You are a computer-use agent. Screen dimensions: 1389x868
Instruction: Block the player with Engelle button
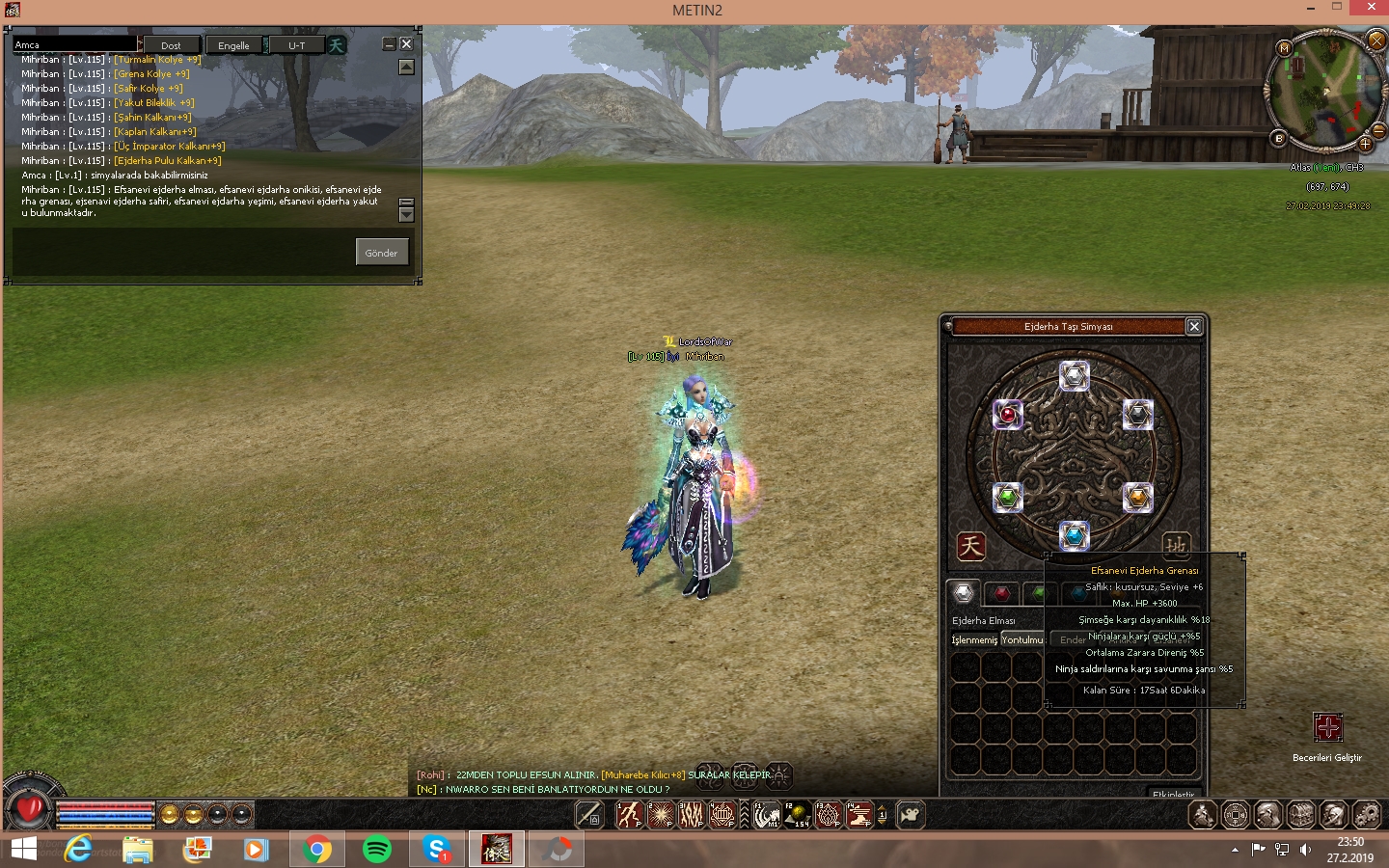[x=233, y=45]
